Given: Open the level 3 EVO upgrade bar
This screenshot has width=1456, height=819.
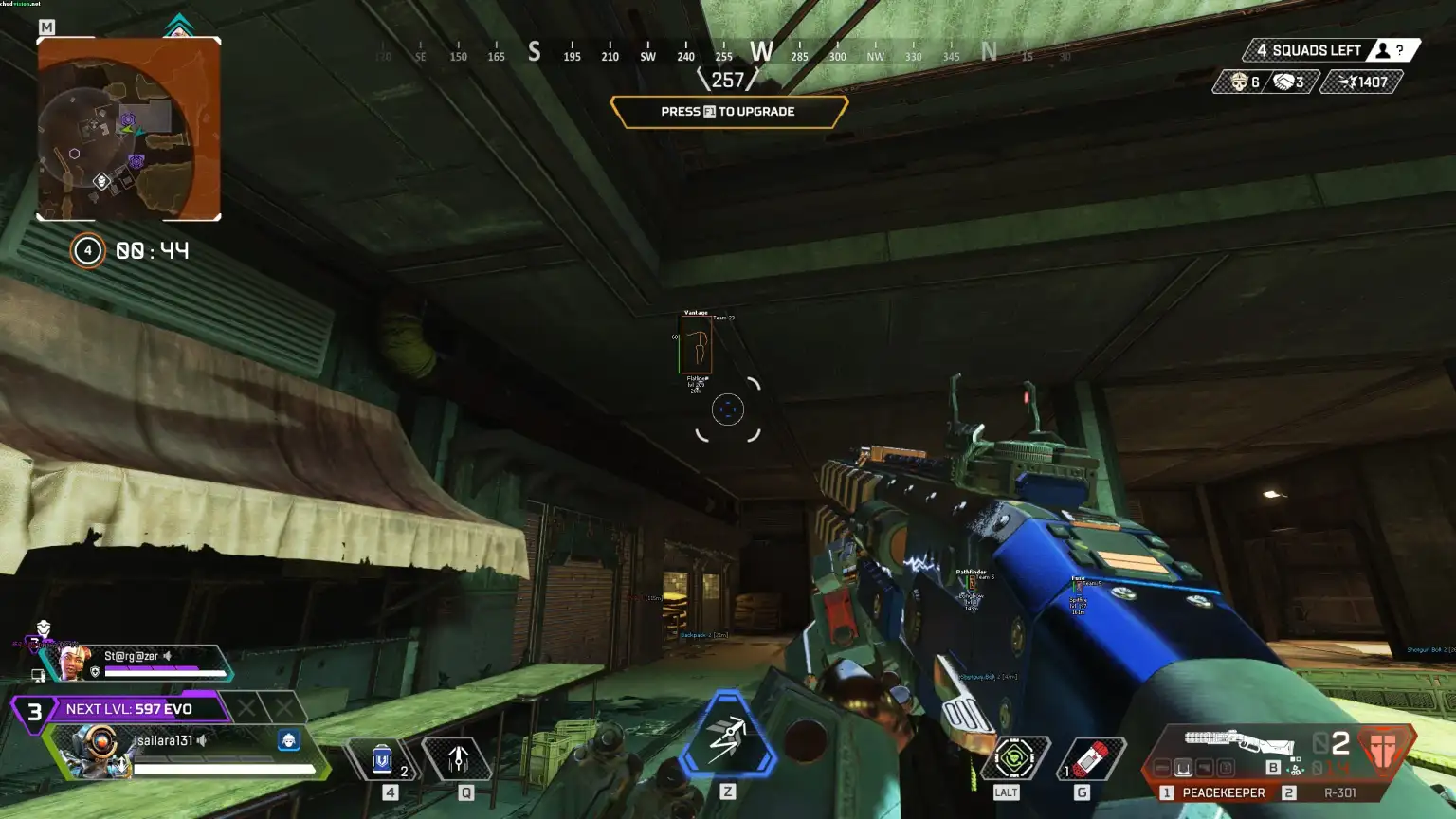Looking at the screenshot, I should [123, 709].
